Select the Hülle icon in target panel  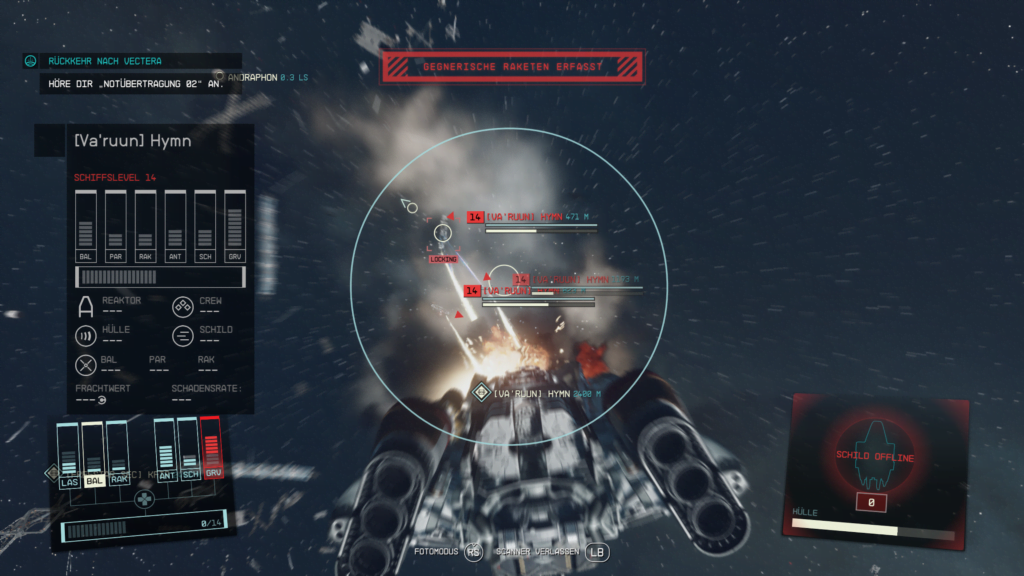(x=86, y=335)
